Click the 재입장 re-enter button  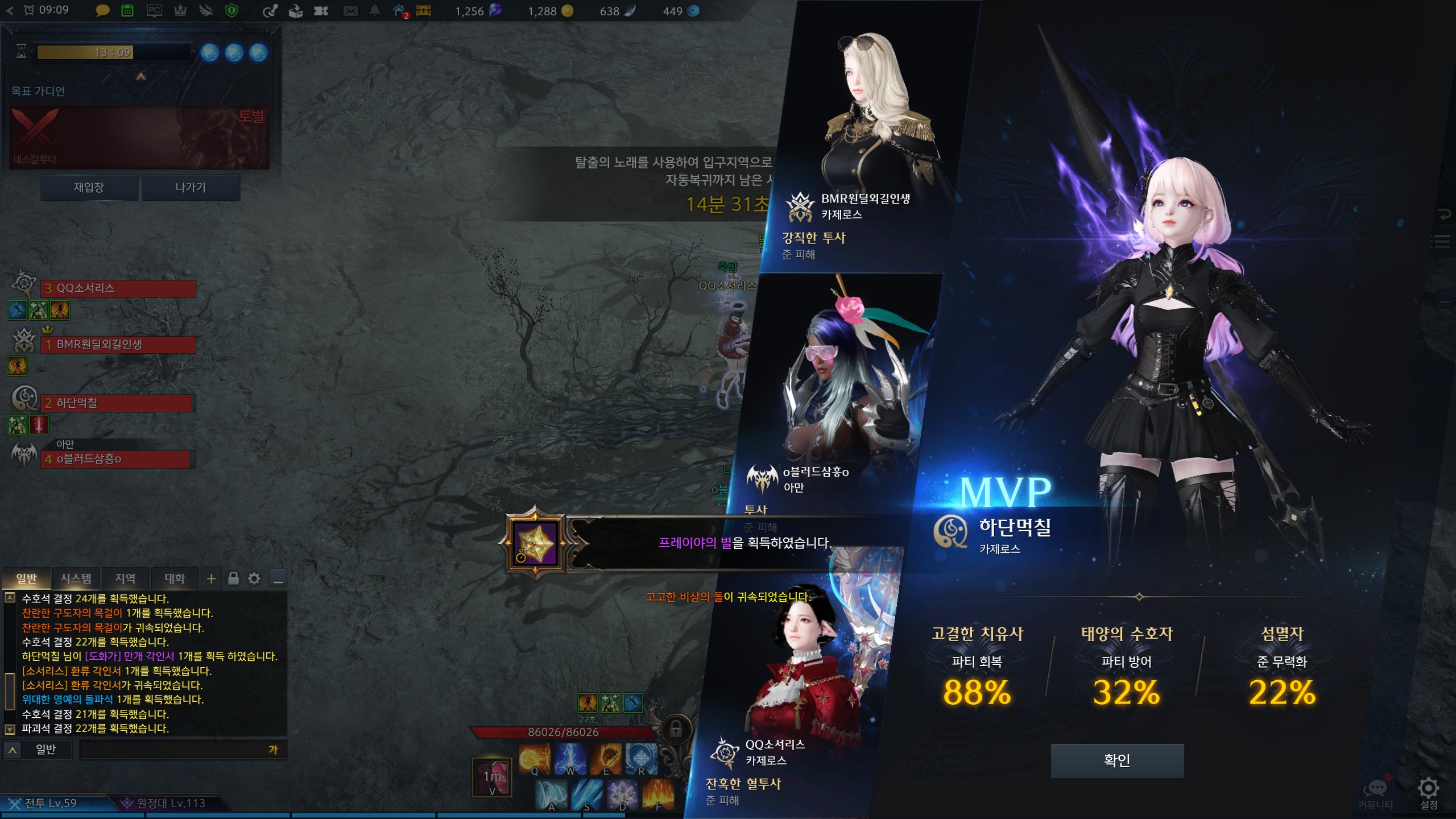[89, 188]
